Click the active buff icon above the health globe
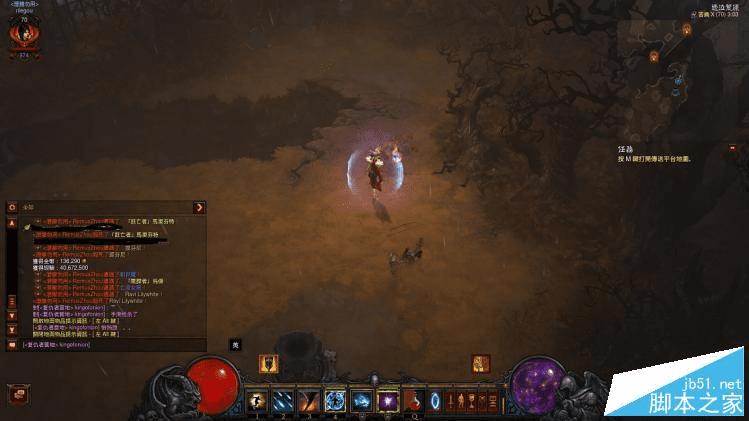749x421 pixels. [268, 363]
